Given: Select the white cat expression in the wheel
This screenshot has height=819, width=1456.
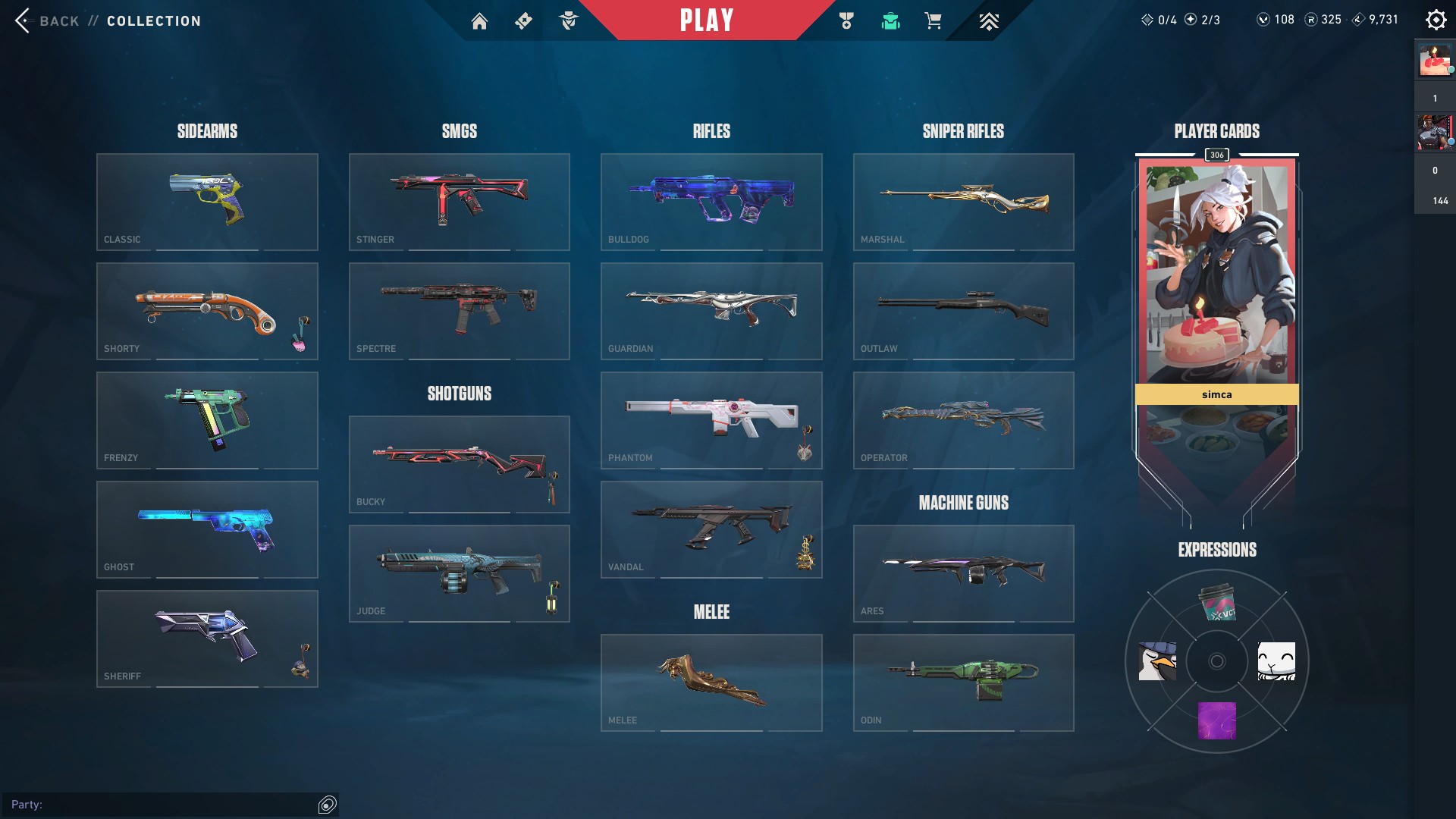Looking at the screenshot, I should (x=1277, y=661).
